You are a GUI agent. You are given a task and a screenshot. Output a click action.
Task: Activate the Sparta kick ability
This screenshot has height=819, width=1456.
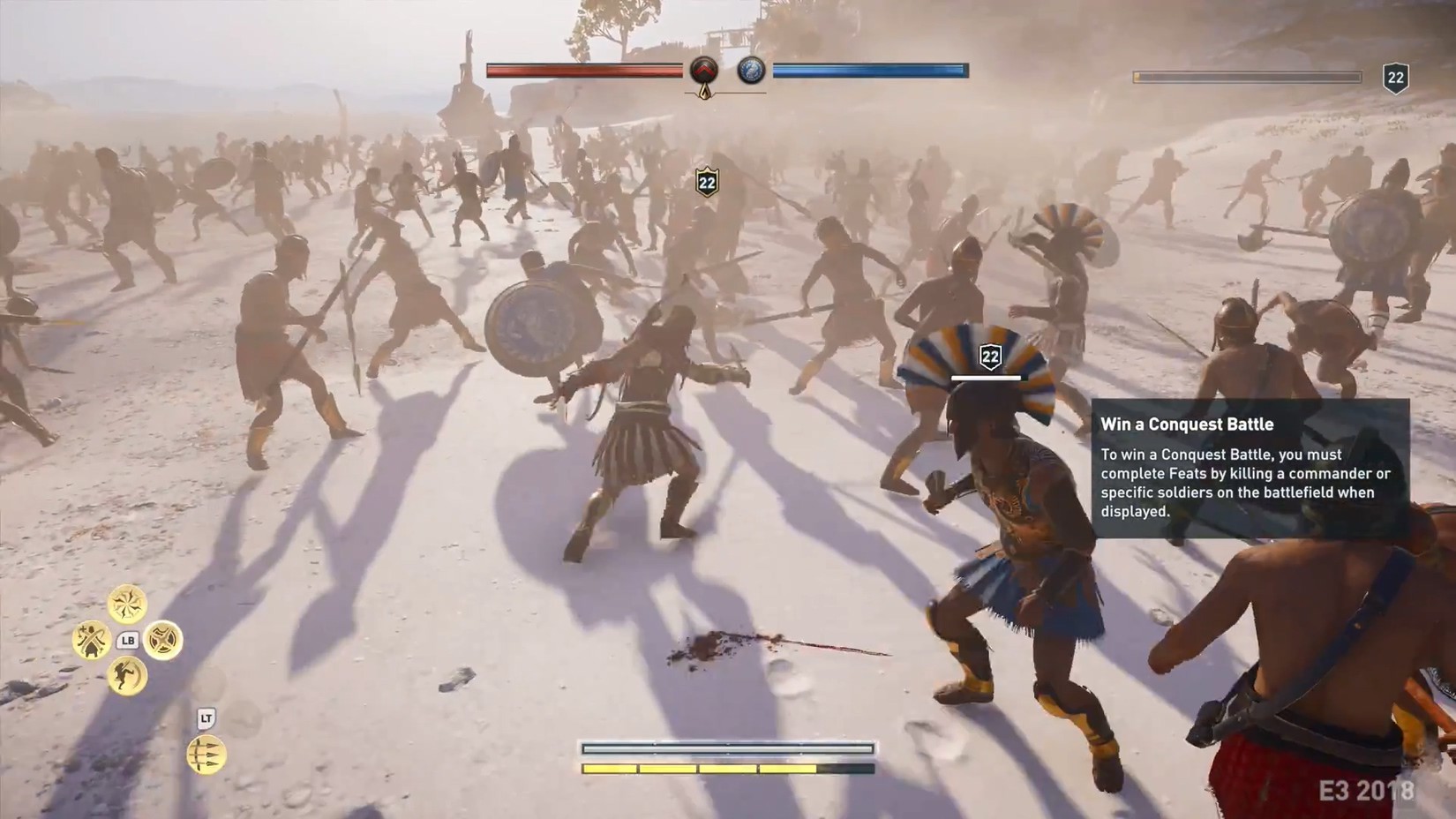127,677
